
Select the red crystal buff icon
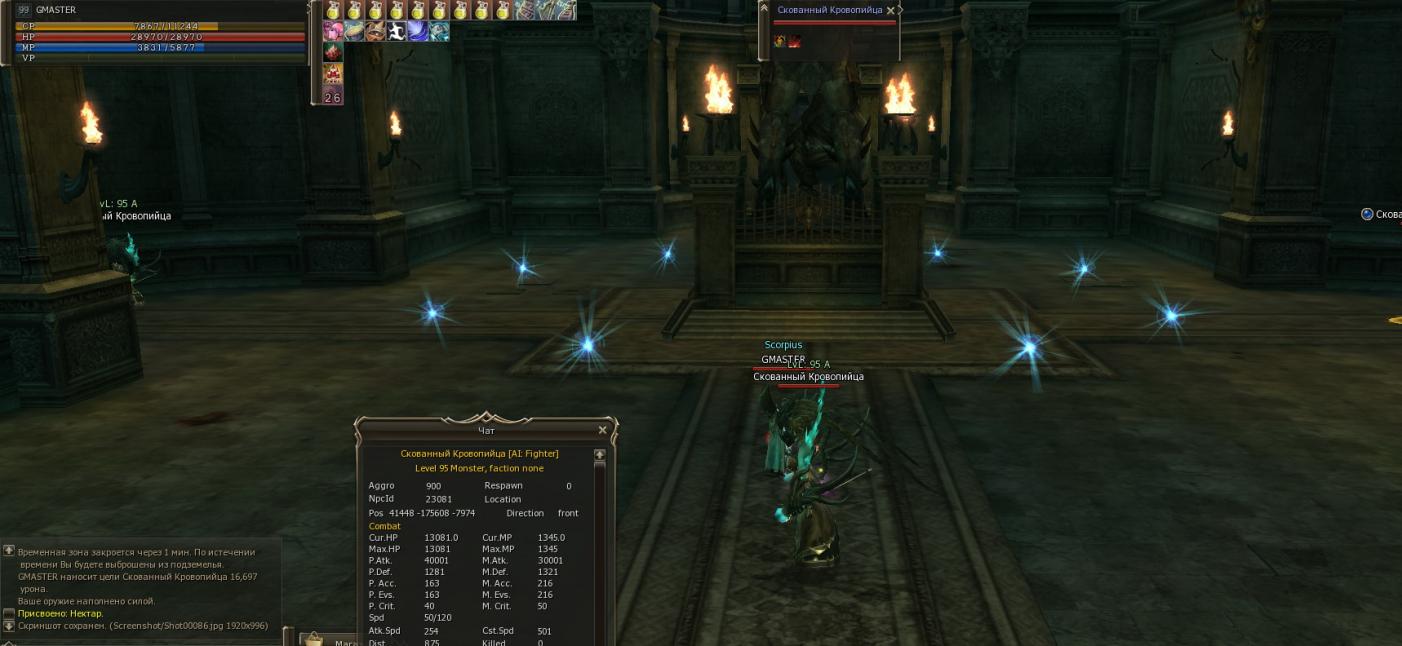333,52
